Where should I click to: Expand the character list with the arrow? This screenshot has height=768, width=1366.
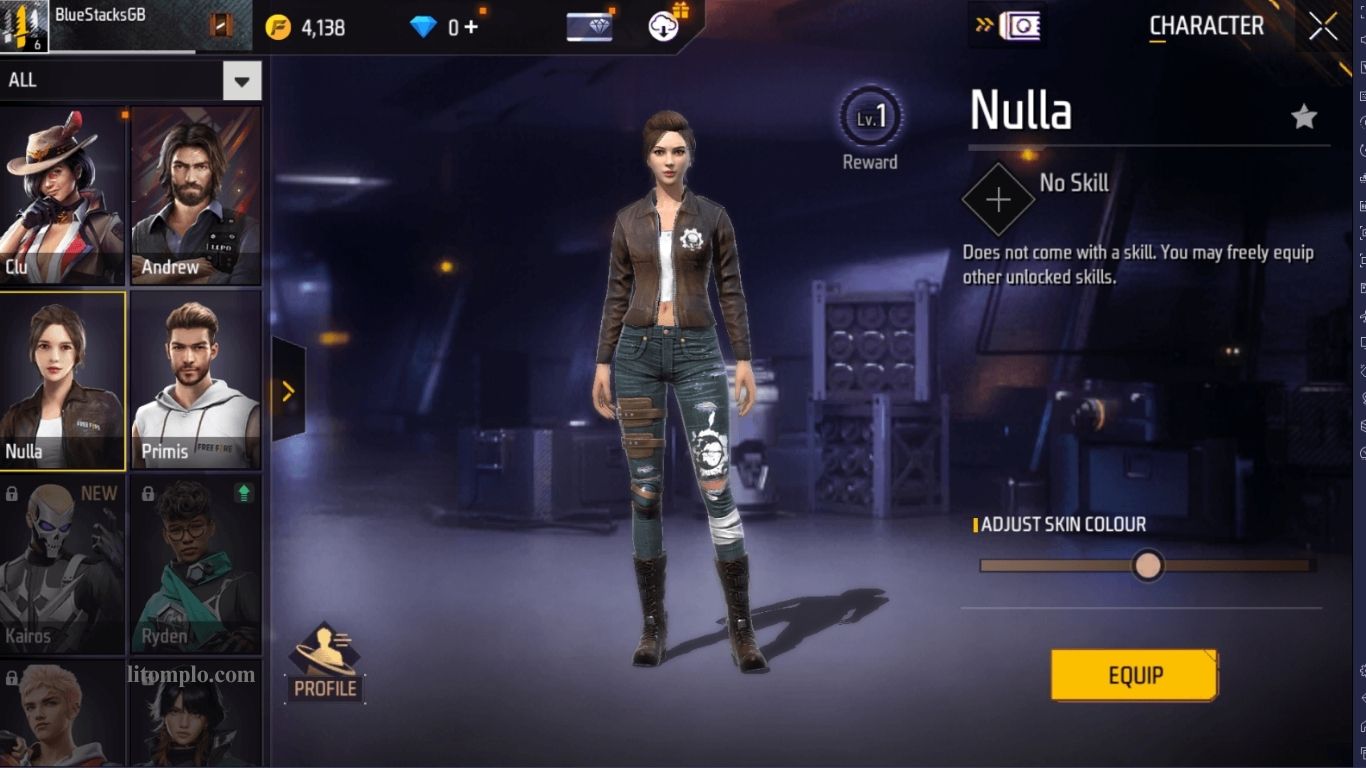pyautogui.click(x=288, y=391)
